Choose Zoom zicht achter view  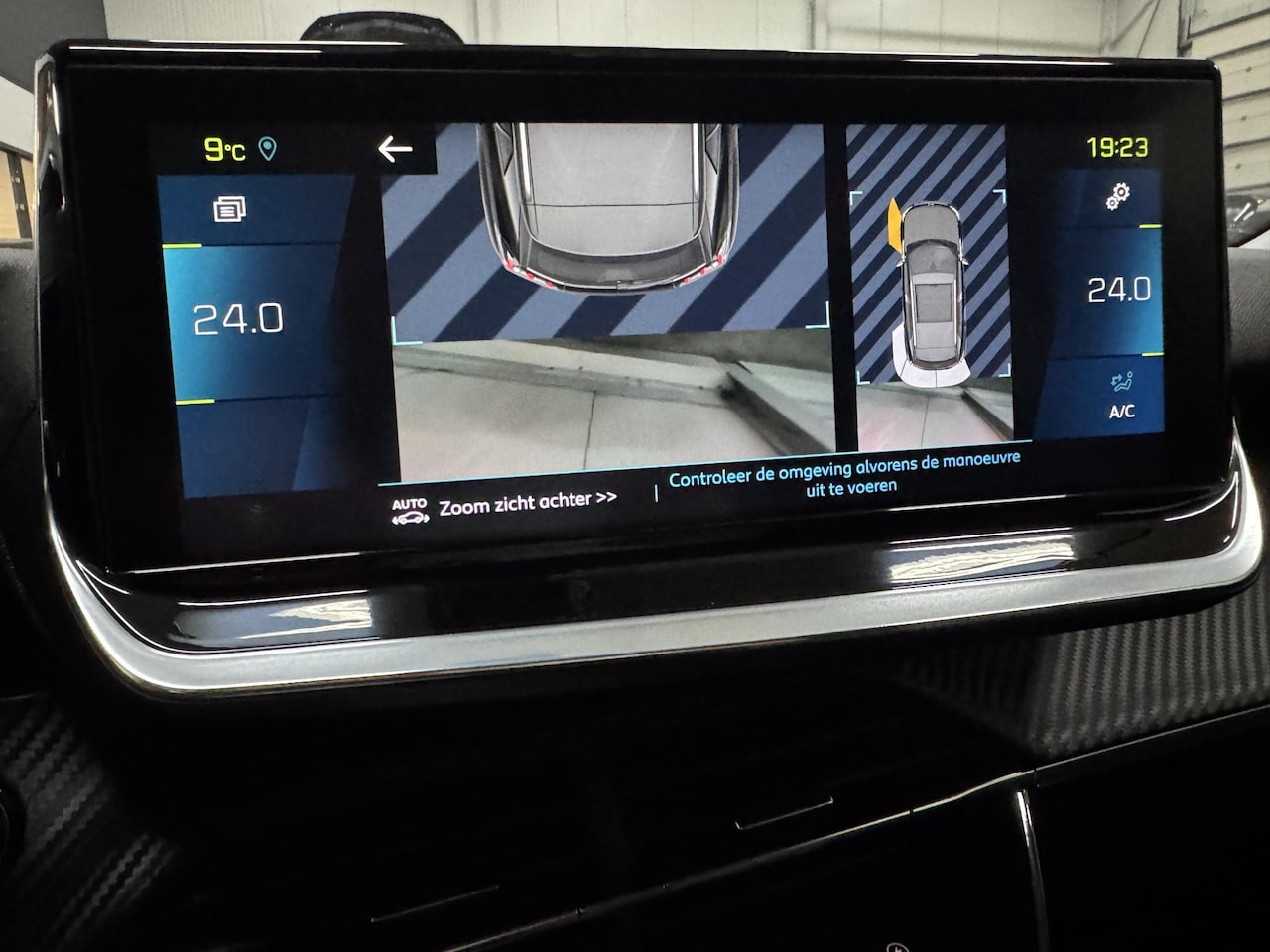tap(527, 504)
